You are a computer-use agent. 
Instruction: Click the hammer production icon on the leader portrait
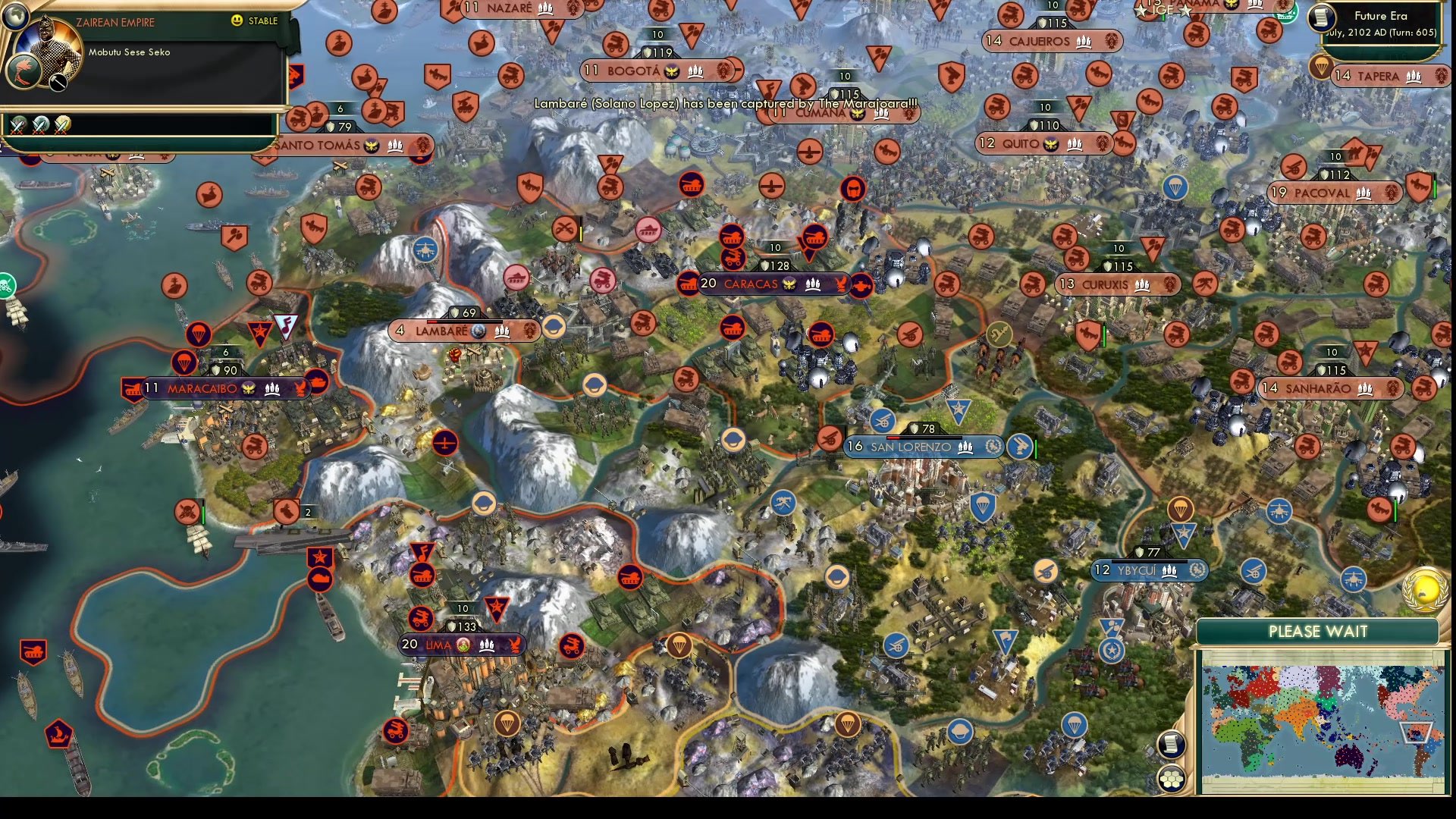[x=58, y=81]
